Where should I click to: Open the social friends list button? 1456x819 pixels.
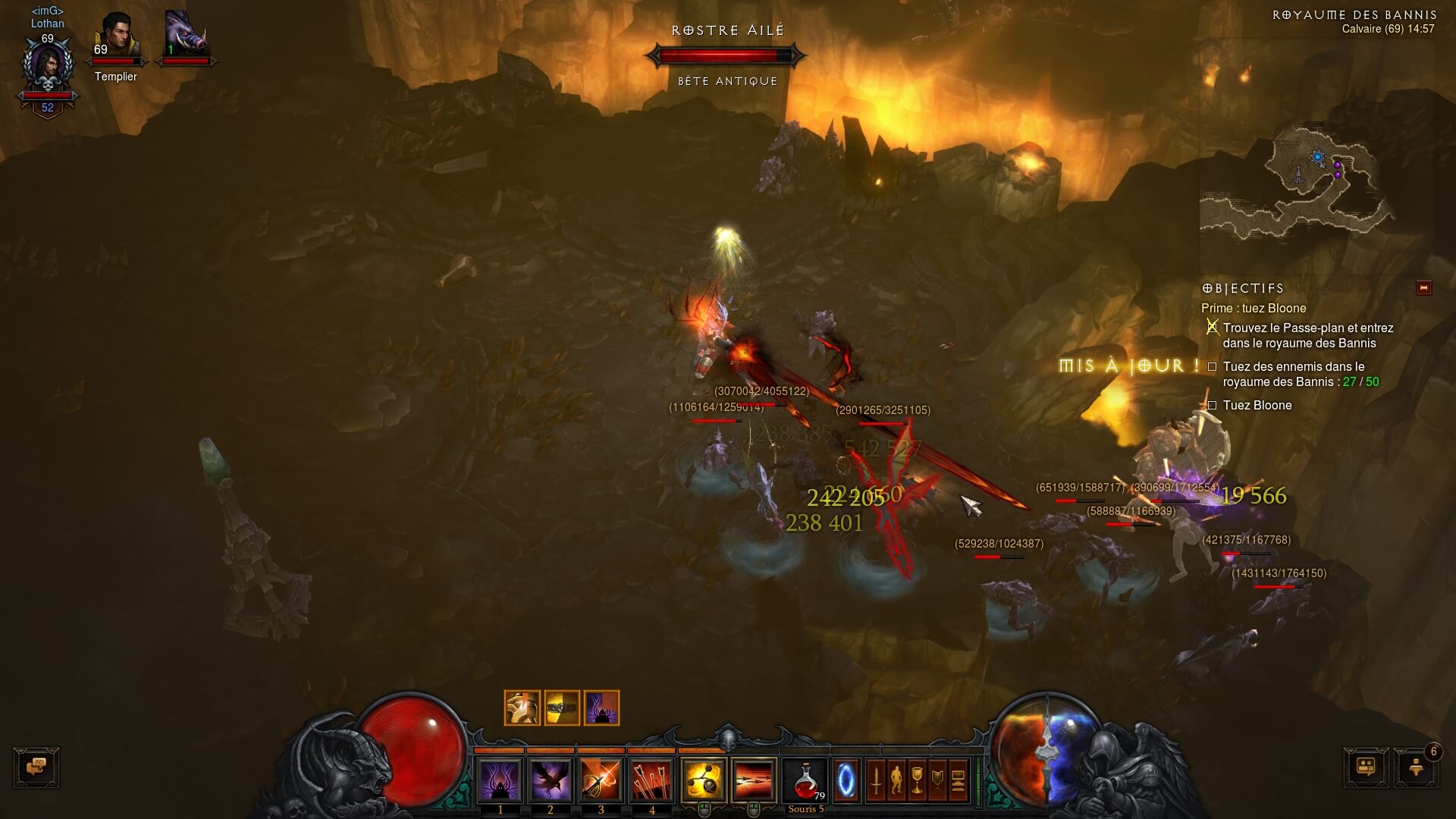pyautogui.click(x=1366, y=767)
